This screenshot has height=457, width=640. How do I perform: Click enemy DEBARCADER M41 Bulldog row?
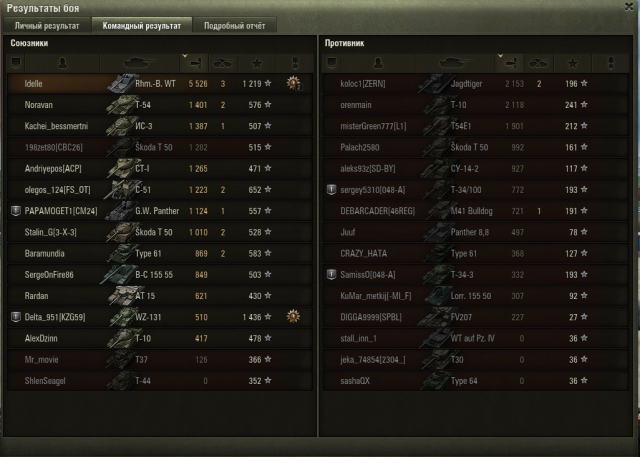[x=470, y=211]
